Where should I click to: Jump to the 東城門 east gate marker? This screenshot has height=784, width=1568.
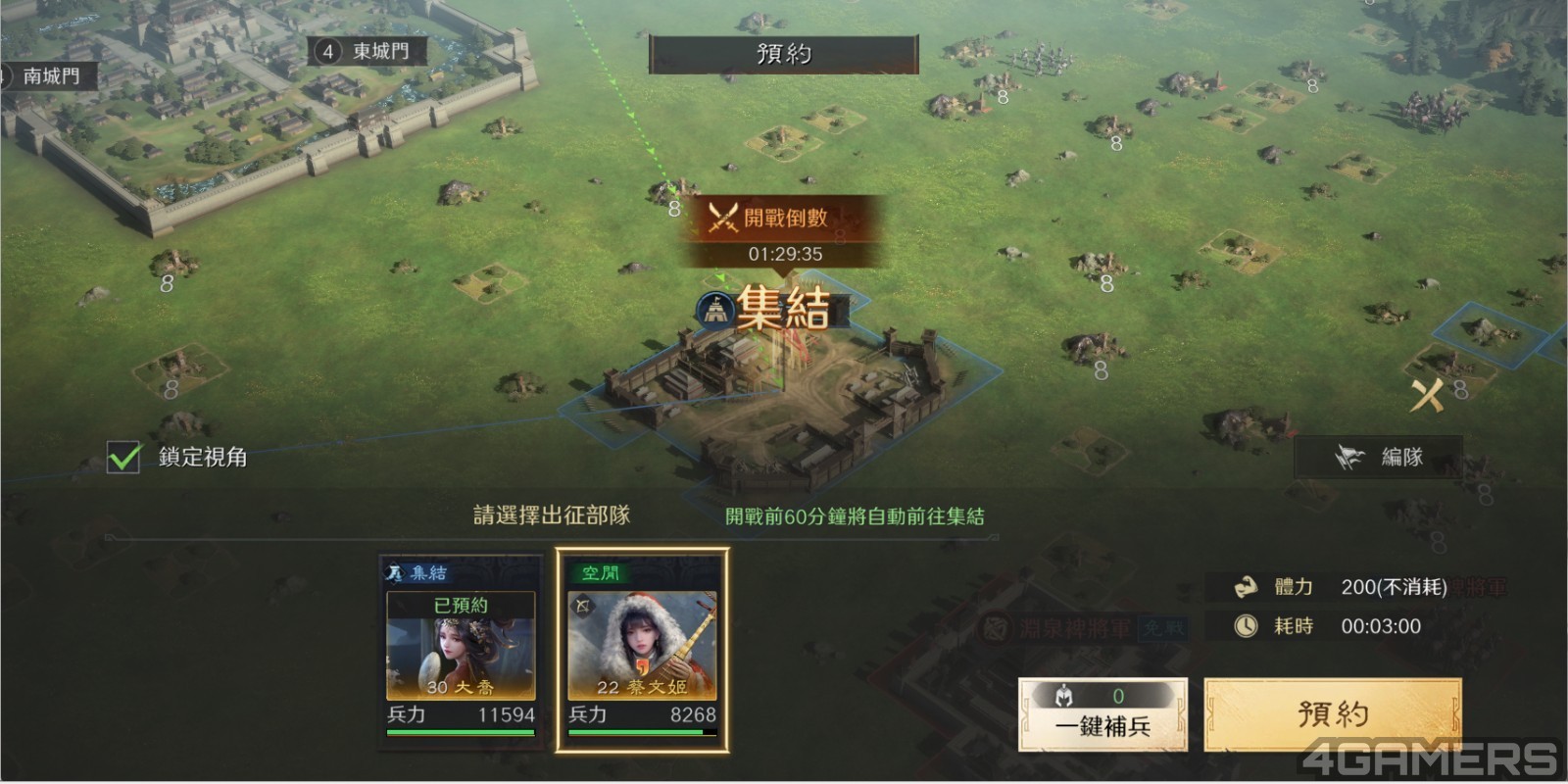pos(367,51)
